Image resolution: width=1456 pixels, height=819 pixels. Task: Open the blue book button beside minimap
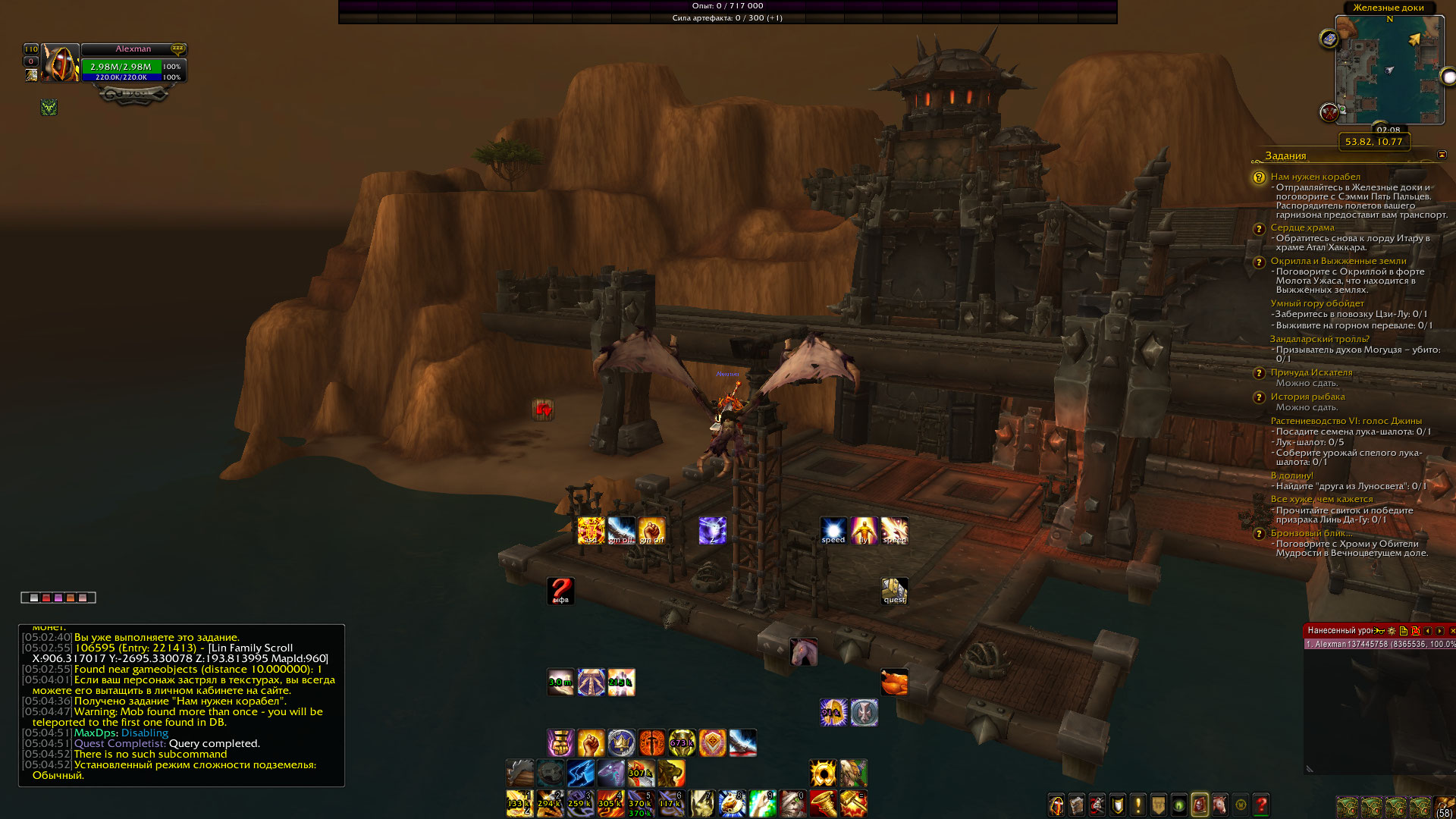(1329, 39)
